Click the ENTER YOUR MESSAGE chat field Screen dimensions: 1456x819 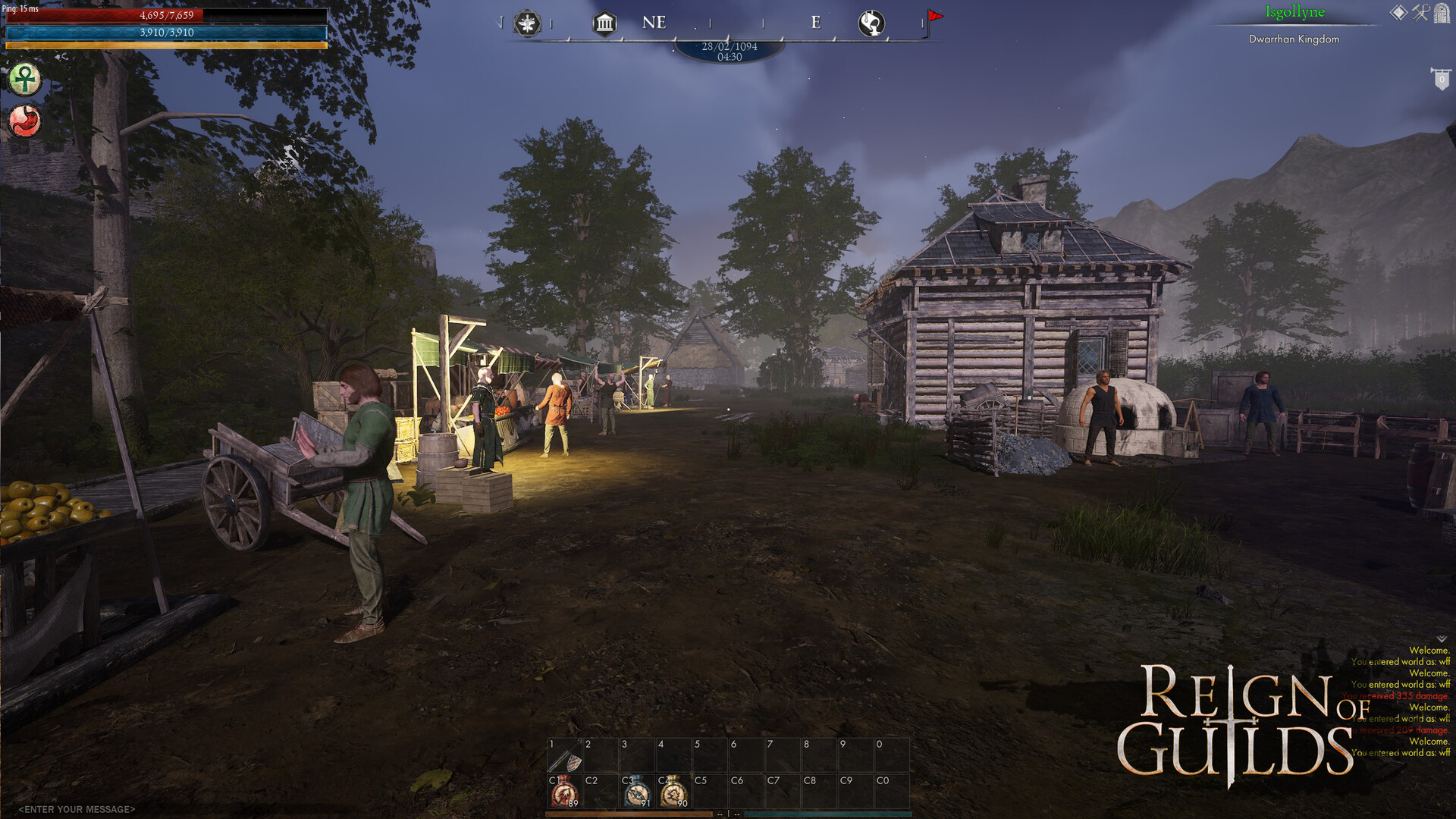click(x=76, y=809)
